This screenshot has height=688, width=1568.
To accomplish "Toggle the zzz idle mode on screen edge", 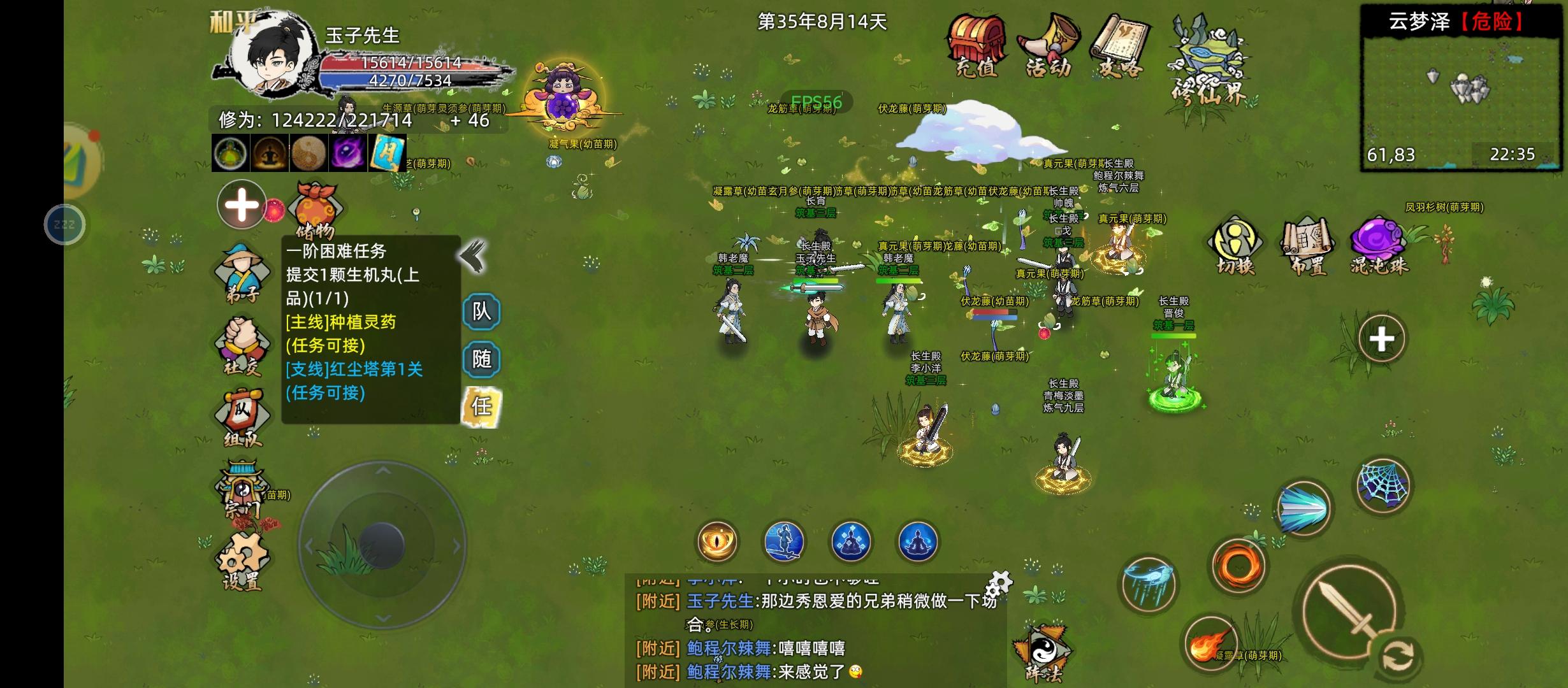I will [66, 224].
